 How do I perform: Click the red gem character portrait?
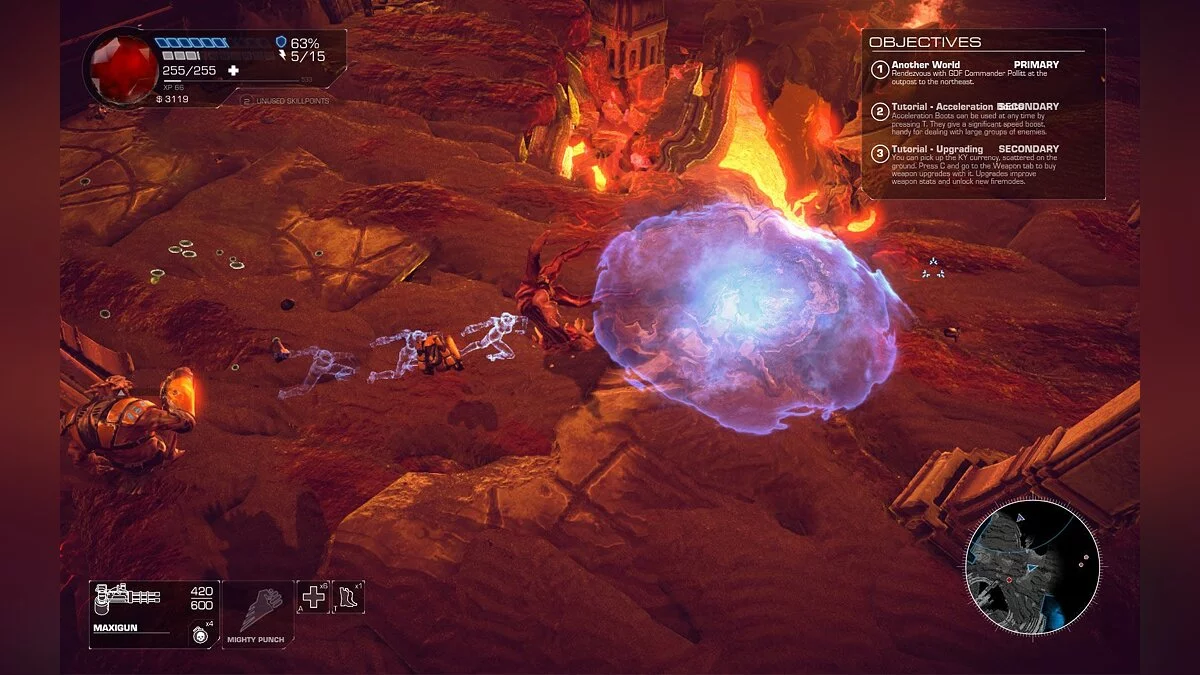tap(119, 67)
